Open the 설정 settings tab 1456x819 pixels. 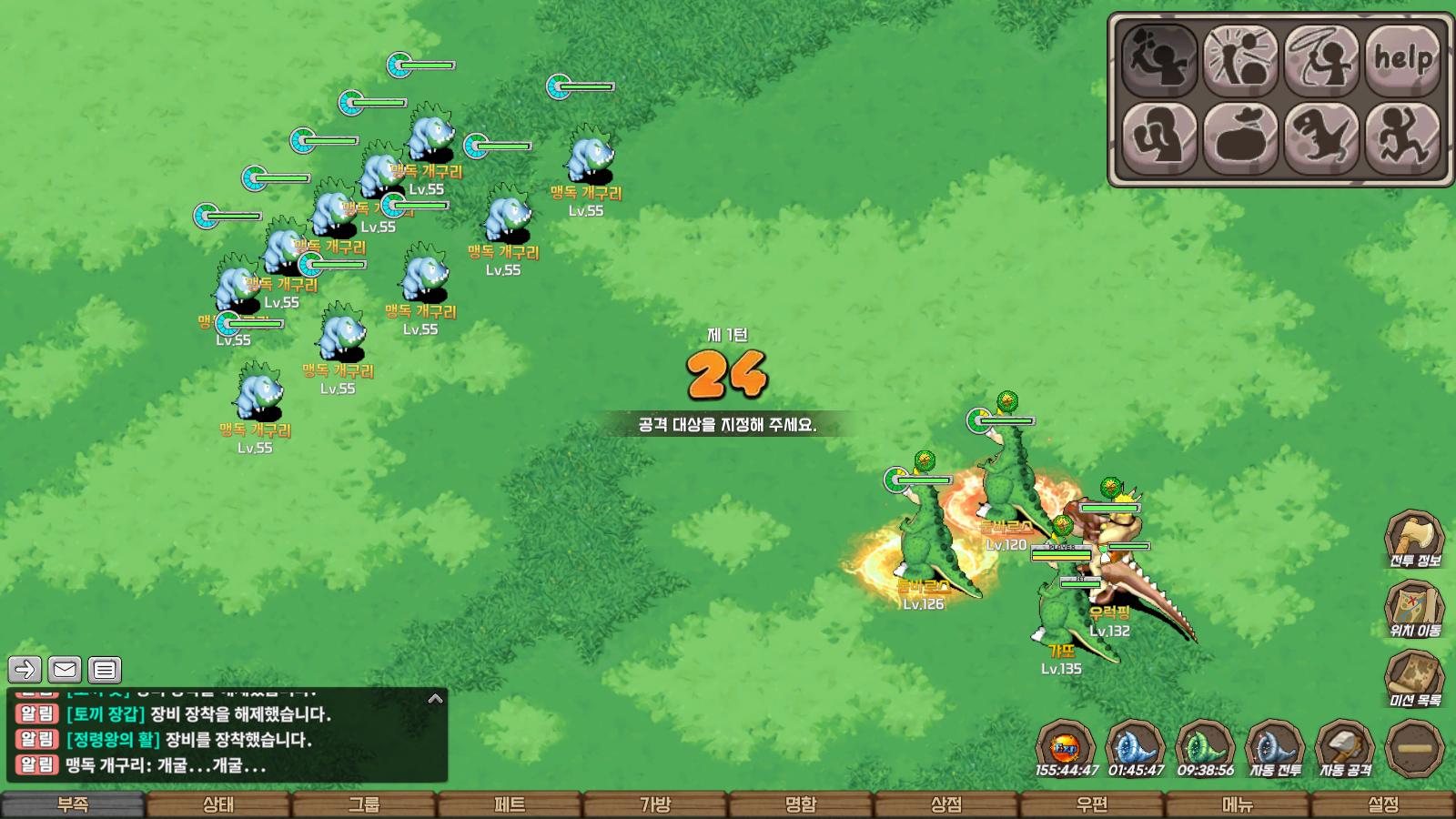tap(1383, 805)
